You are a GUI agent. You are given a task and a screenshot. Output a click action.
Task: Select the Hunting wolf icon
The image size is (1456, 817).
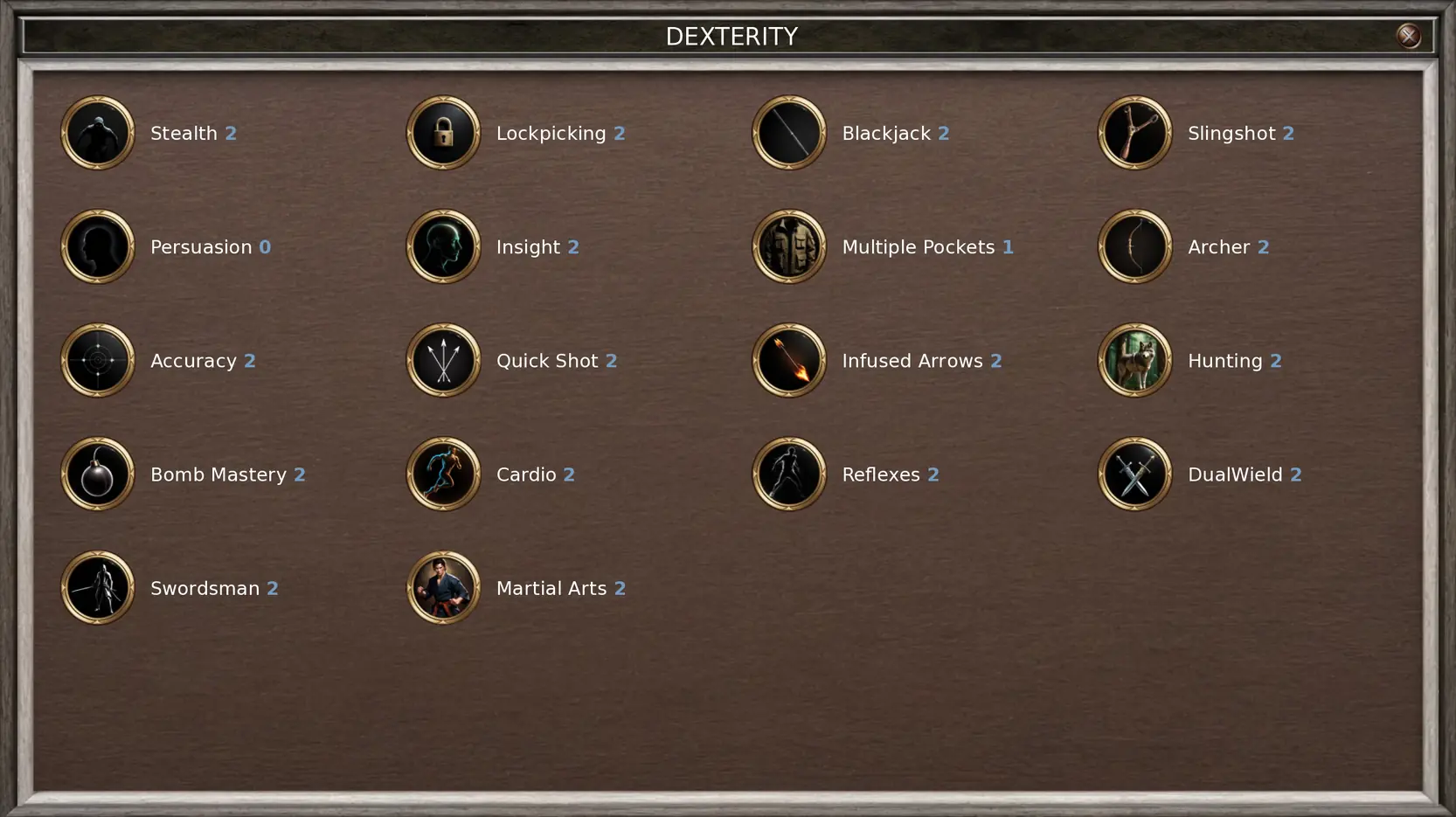click(1134, 360)
